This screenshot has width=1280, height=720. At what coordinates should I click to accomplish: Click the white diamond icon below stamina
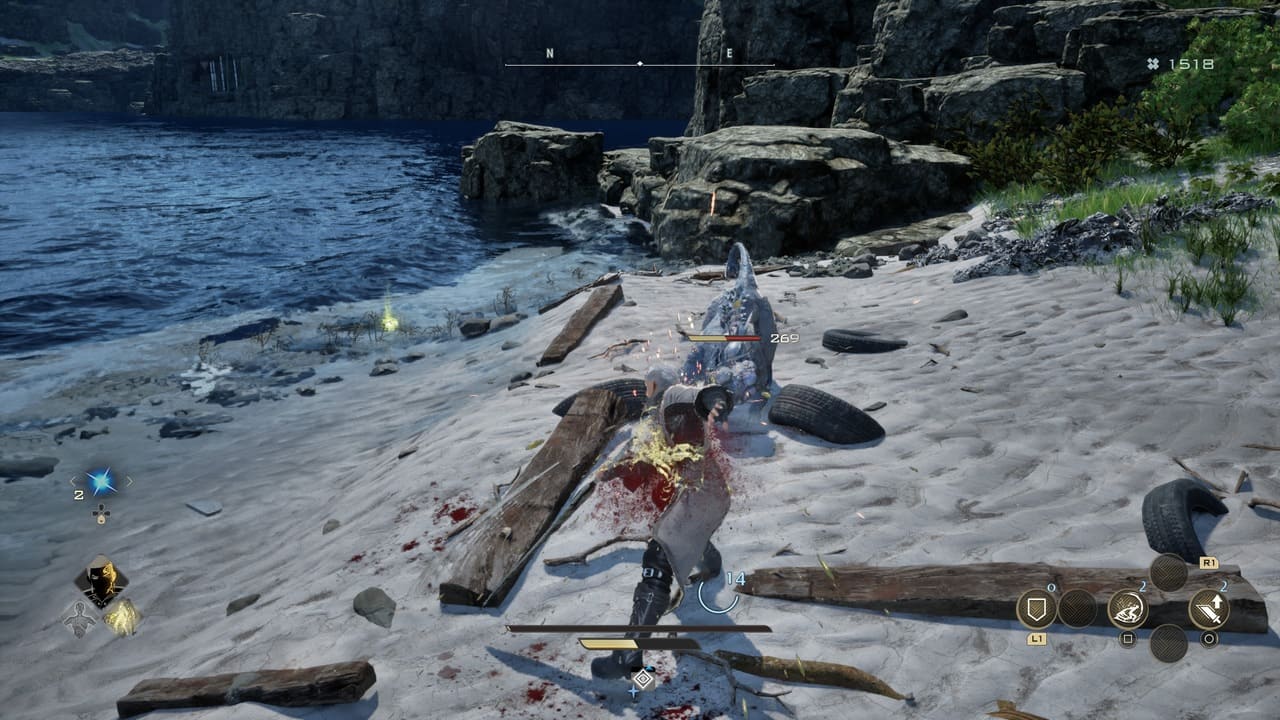coord(643,679)
